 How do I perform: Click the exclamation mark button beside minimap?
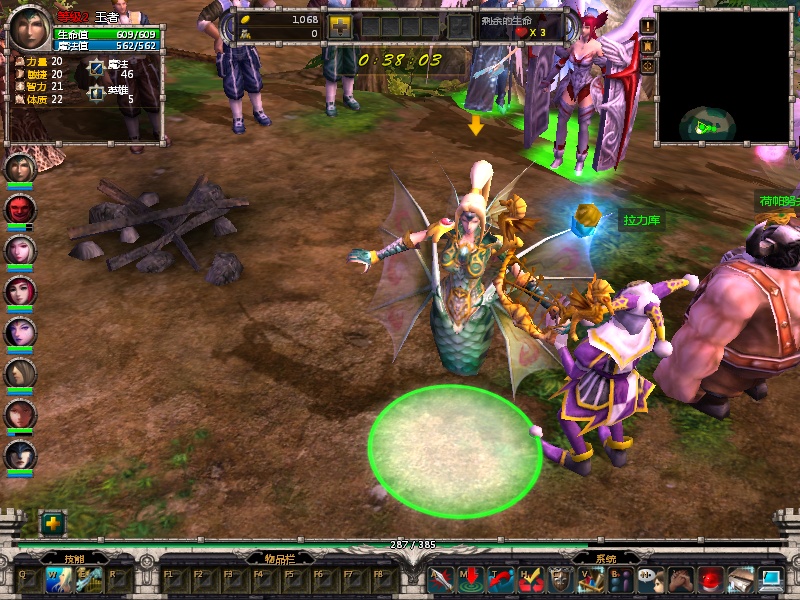(x=648, y=27)
